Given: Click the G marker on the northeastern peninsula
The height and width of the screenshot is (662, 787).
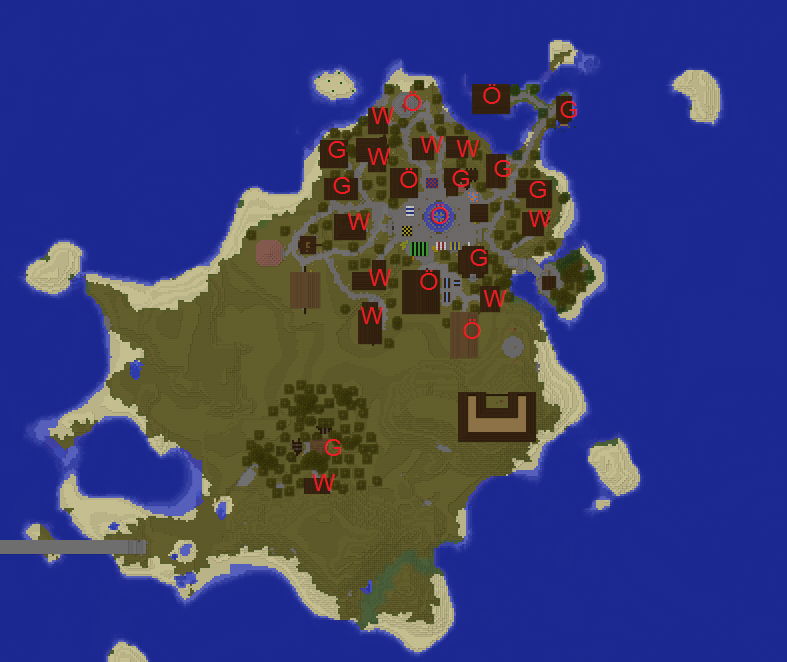Looking at the screenshot, I should (x=568, y=110).
